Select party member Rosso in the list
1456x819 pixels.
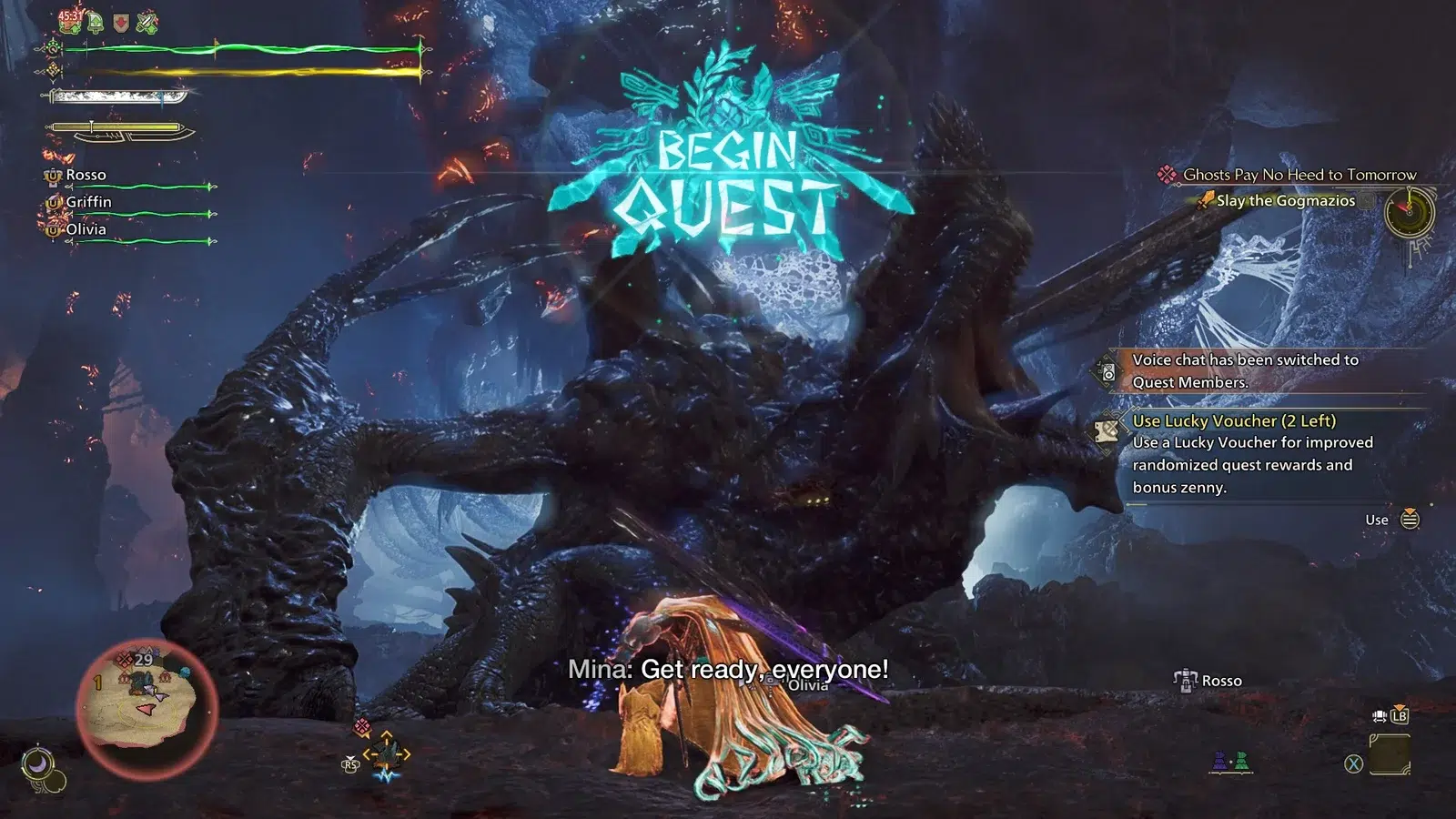[86, 175]
